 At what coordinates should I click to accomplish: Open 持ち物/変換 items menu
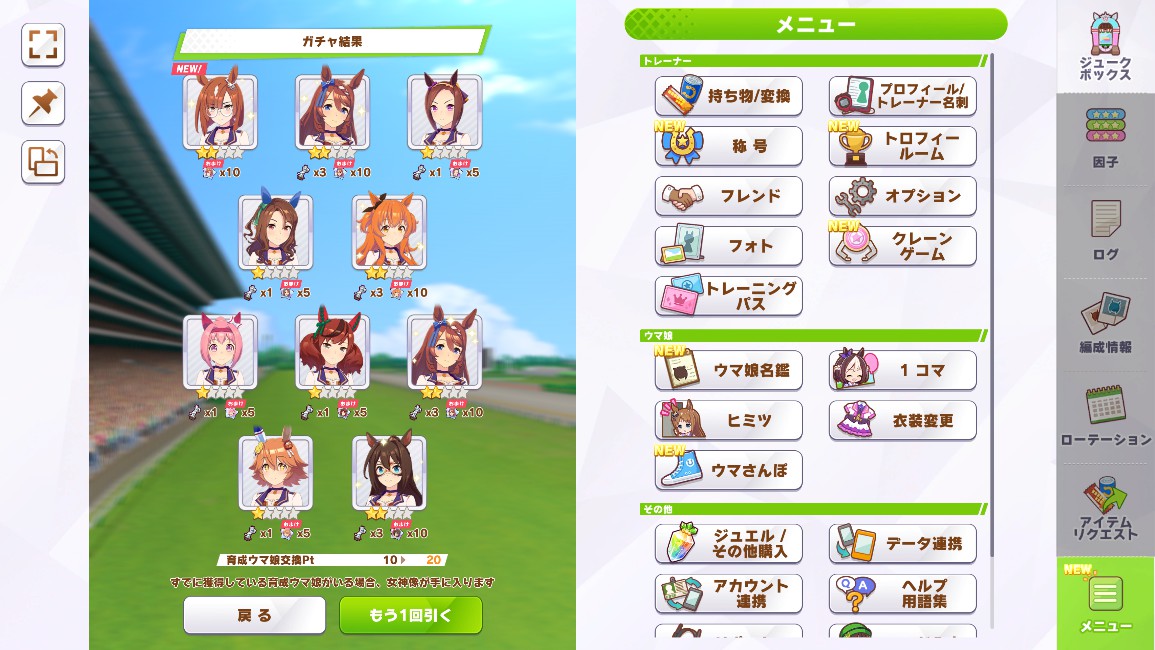click(x=729, y=97)
